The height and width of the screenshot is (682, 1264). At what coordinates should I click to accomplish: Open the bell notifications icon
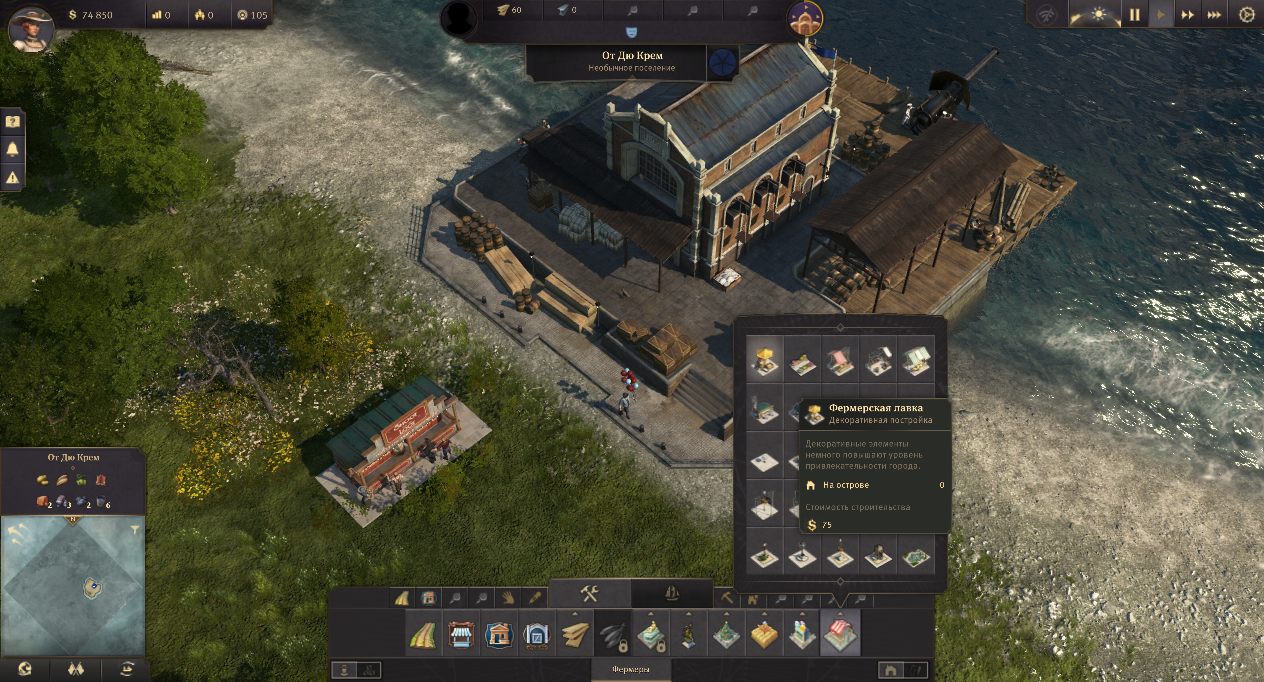[x=13, y=149]
